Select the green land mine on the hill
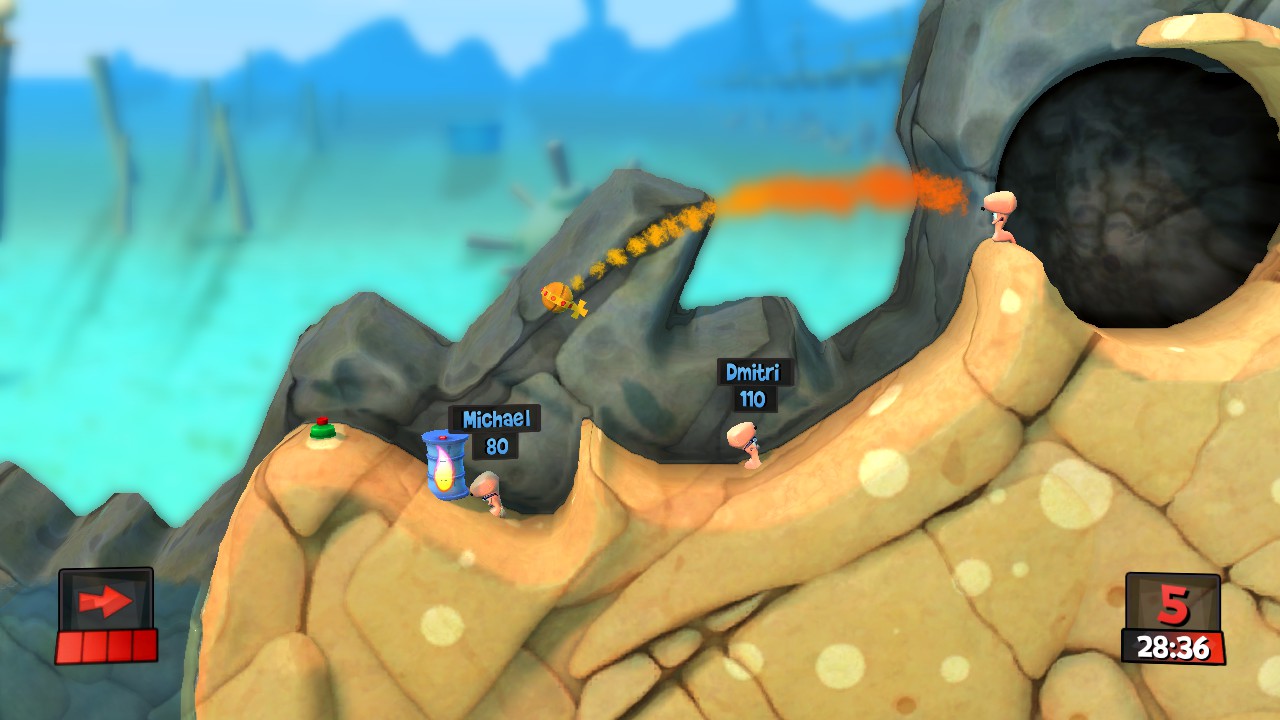The image size is (1280, 720). [x=322, y=432]
